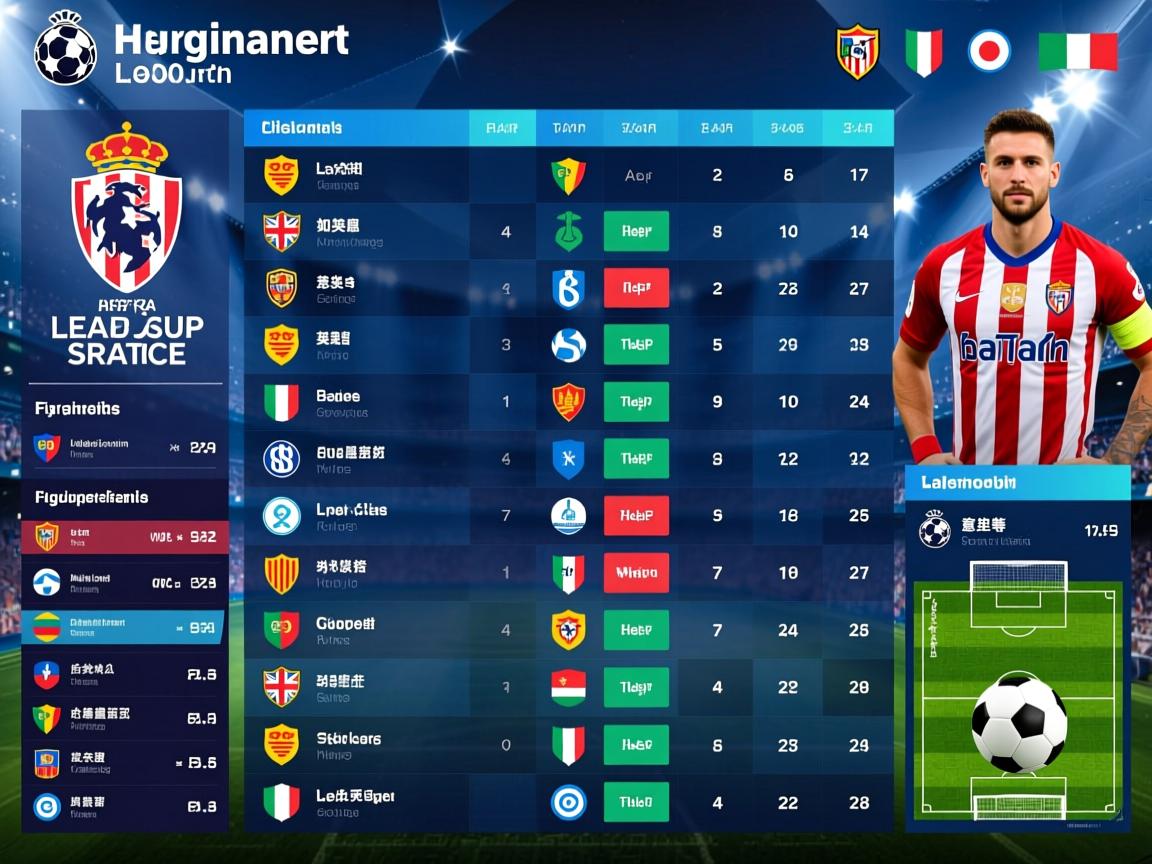Select the red-dot circle flag icon
1152x864 pixels.
pyautogui.click(x=989, y=51)
